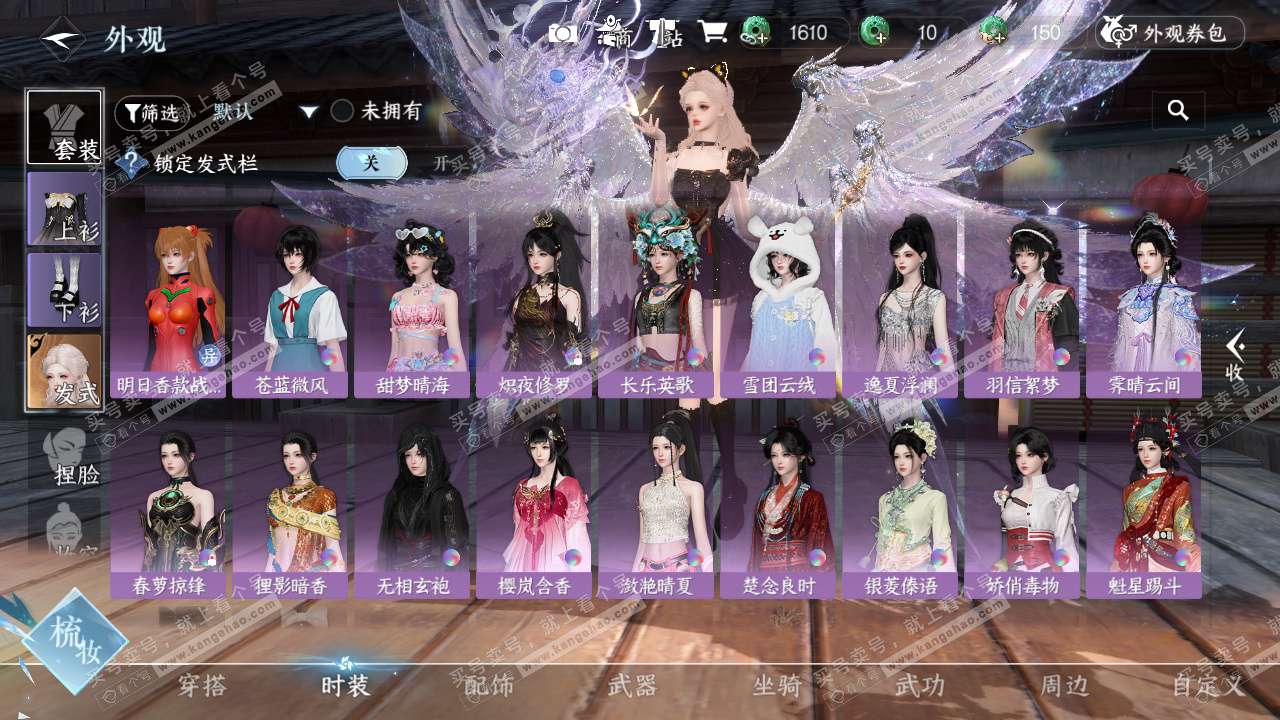The width and height of the screenshot is (1280, 720).
Task: Go back using the top-left arrow
Action: [x=62, y=39]
